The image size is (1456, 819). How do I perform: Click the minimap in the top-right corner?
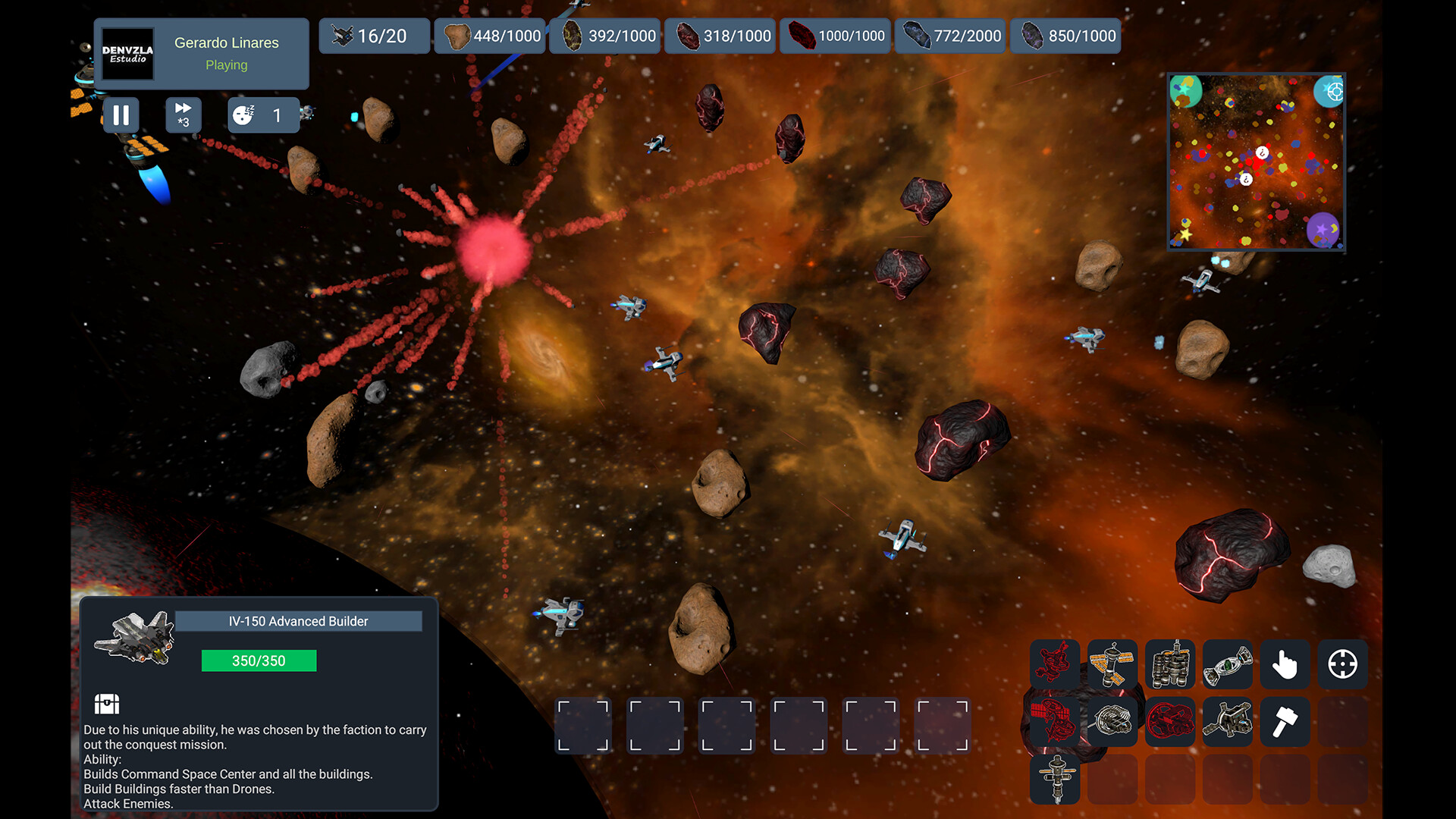click(x=1255, y=162)
